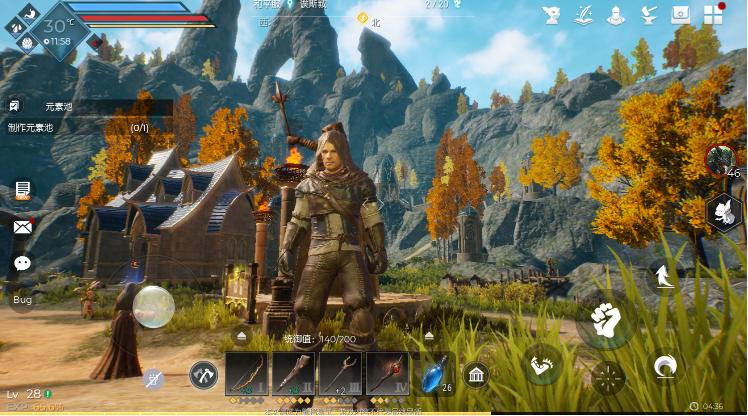The width and height of the screenshot is (748, 416).
Task: Open the chat speech bubble
Action: tap(22, 263)
